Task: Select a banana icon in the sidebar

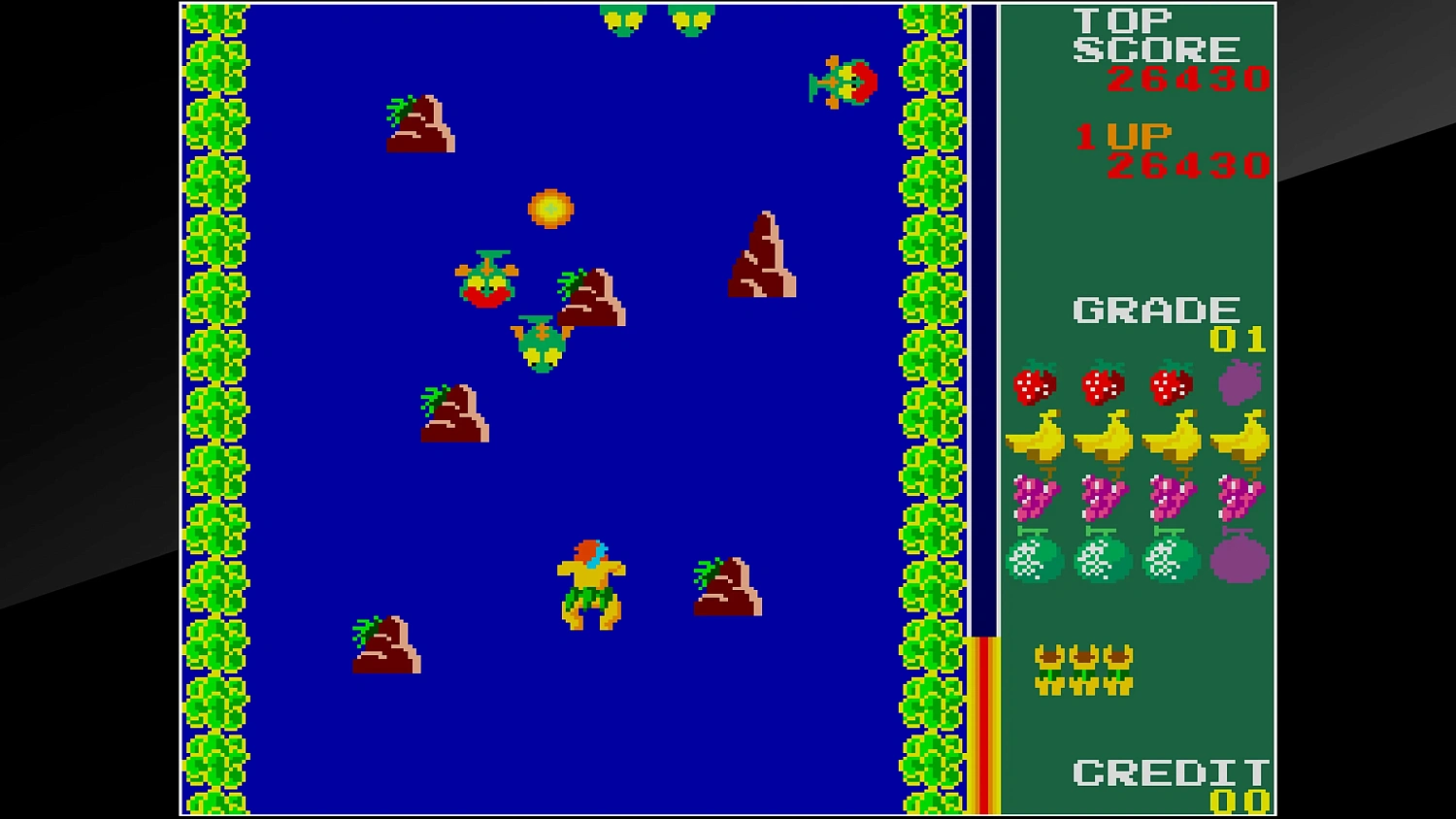Action: tap(1038, 439)
